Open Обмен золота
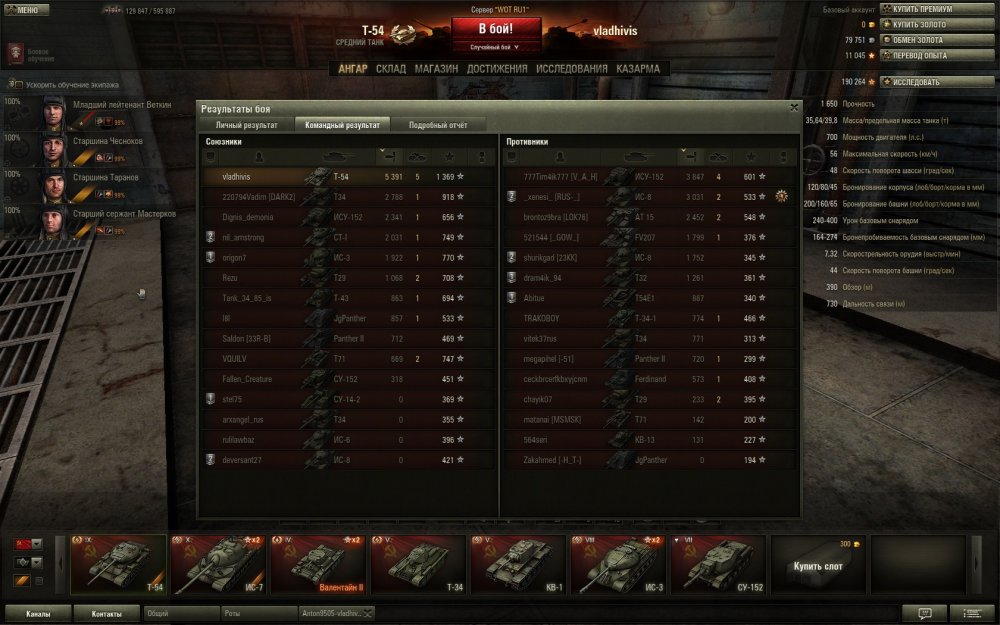The height and width of the screenshot is (625, 1000). (x=922, y=40)
